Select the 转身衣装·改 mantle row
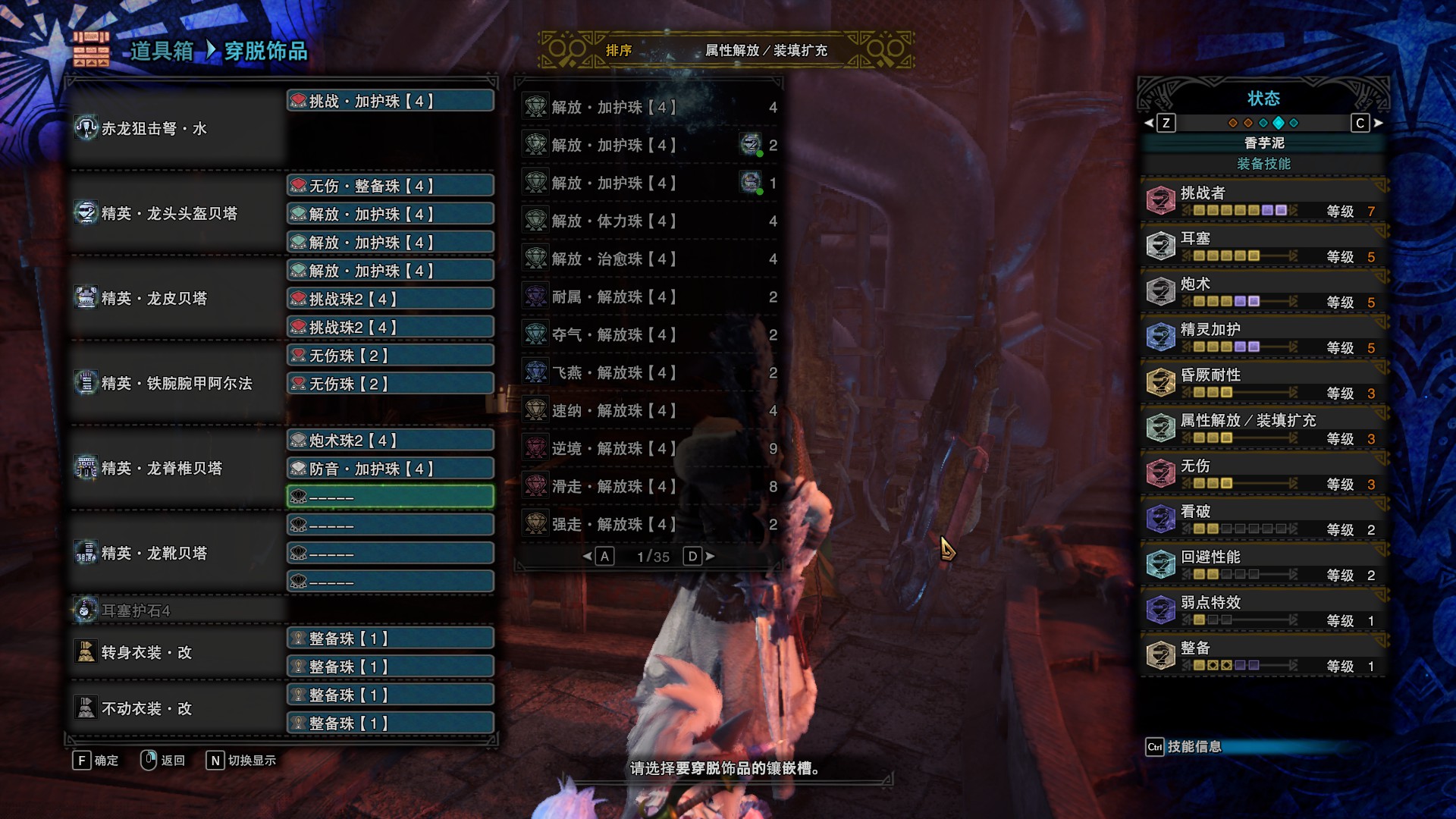Screen dimensions: 1456x819 pyautogui.click(x=176, y=653)
